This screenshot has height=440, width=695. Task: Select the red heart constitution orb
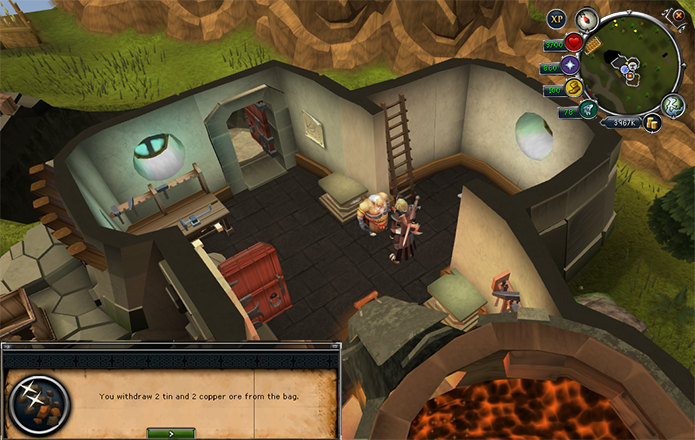[574, 42]
